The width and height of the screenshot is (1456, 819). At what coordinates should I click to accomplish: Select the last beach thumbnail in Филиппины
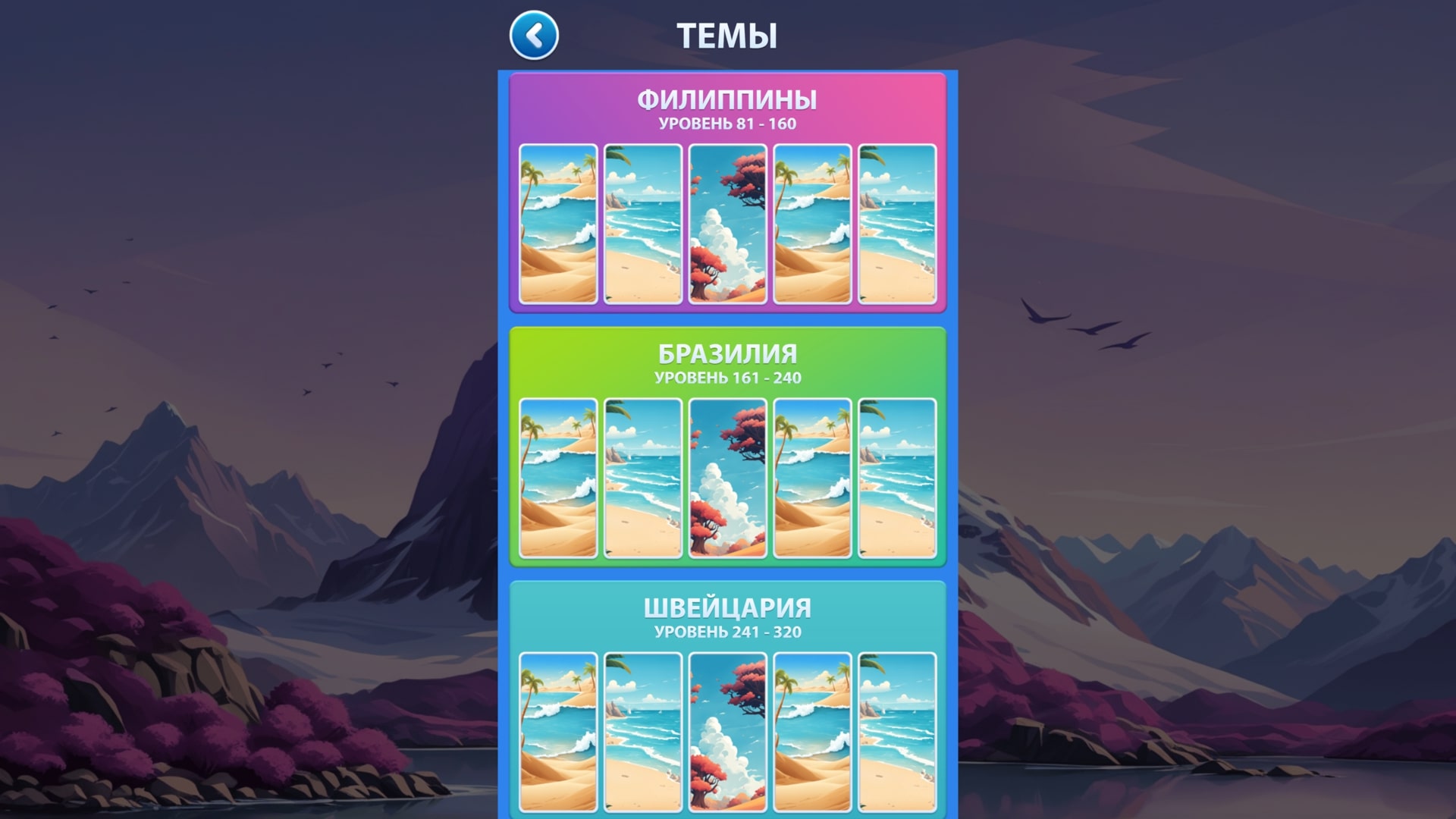point(898,224)
